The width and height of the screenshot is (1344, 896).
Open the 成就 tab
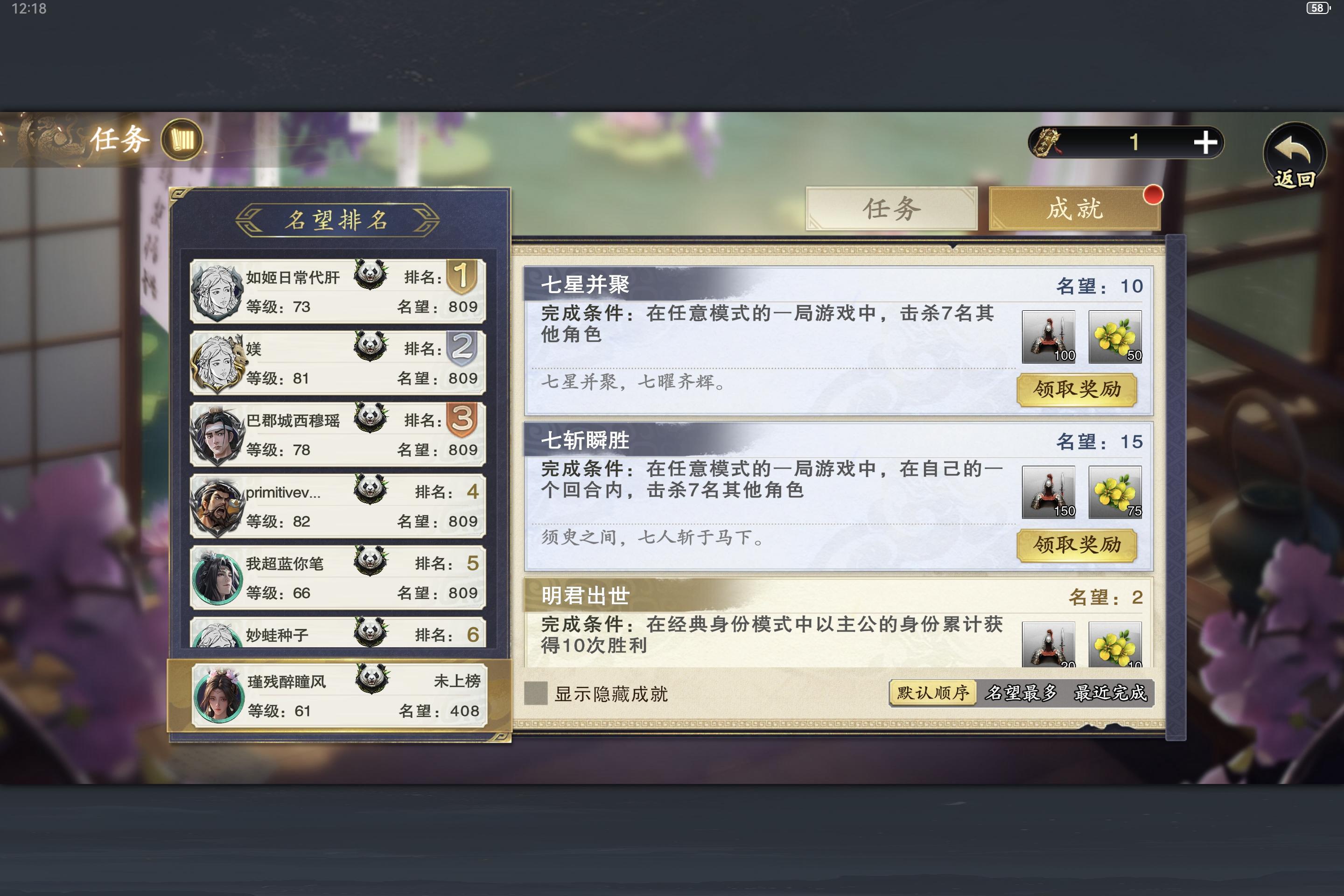(1074, 209)
